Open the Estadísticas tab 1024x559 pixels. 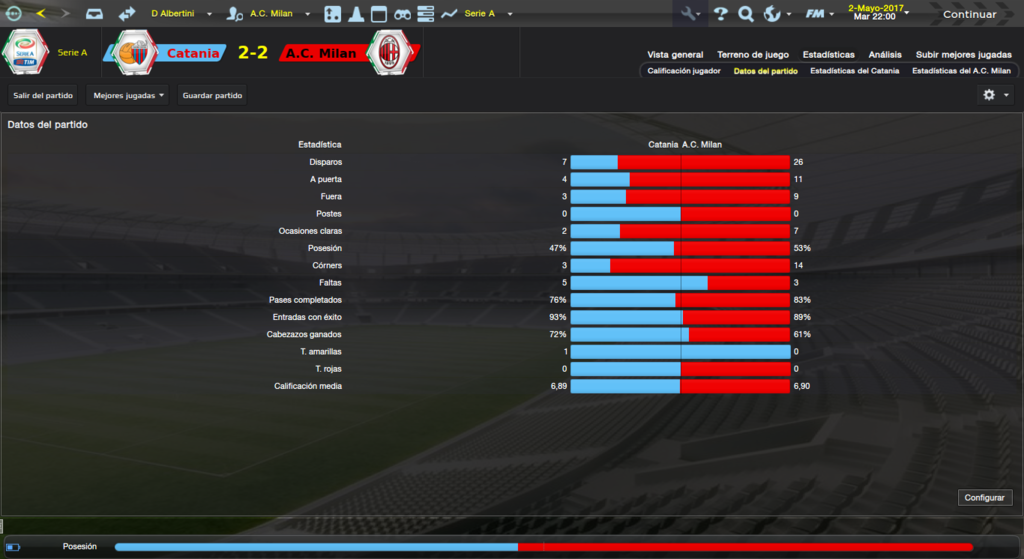point(828,55)
